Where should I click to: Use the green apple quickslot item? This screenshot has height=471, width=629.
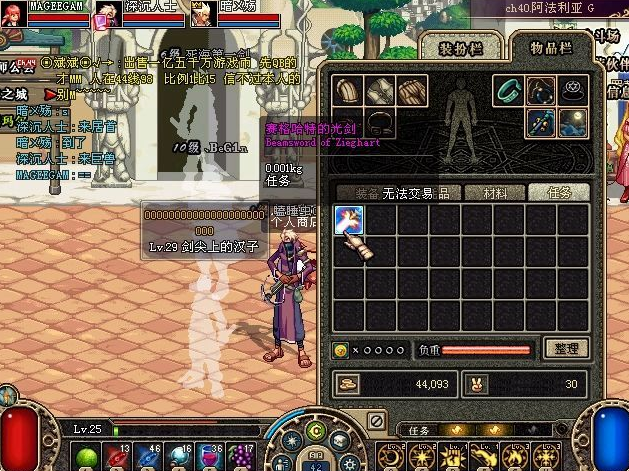tap(85, 457)
